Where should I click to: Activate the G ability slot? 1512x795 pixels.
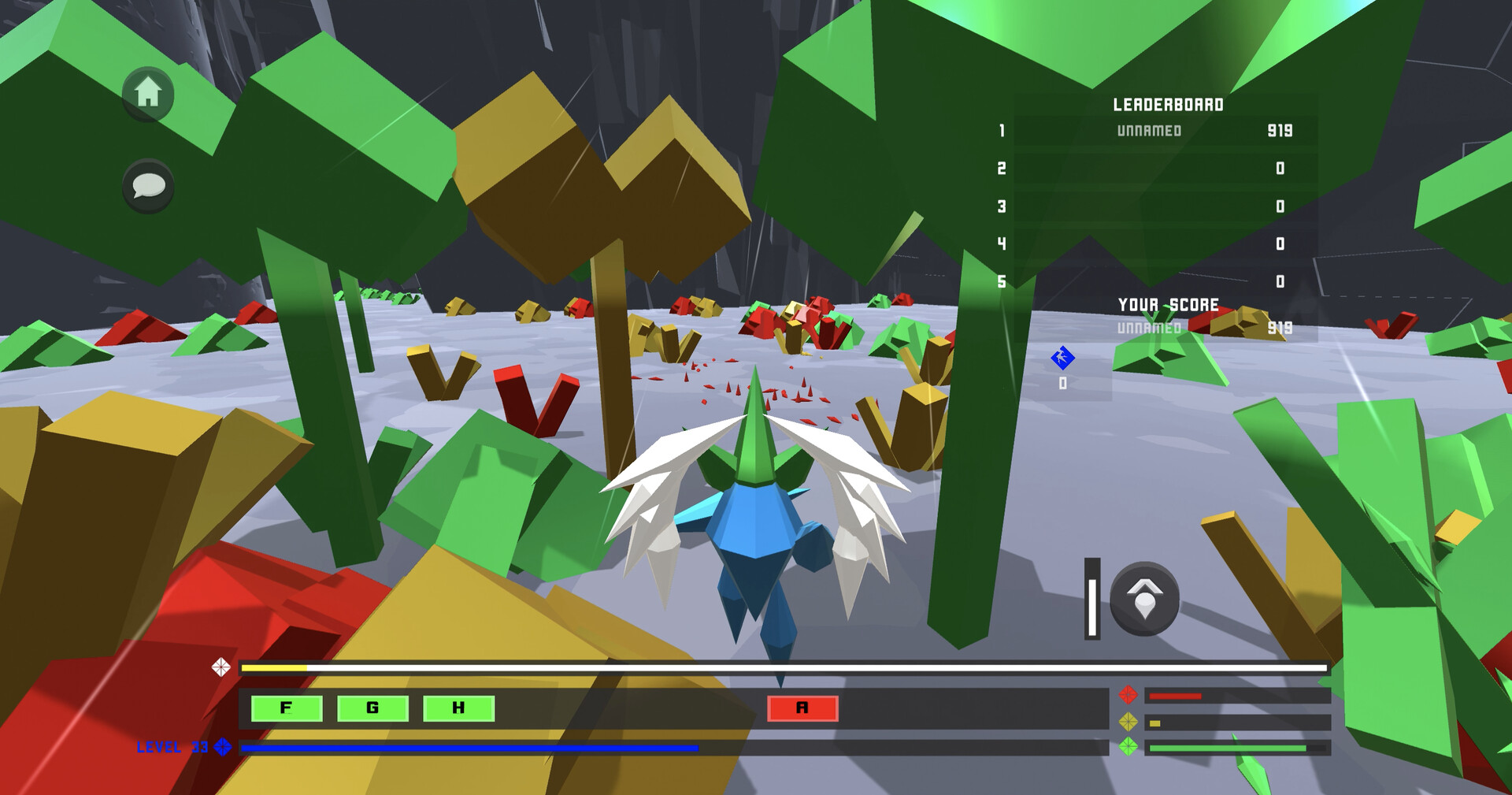(x=372, y=708)
